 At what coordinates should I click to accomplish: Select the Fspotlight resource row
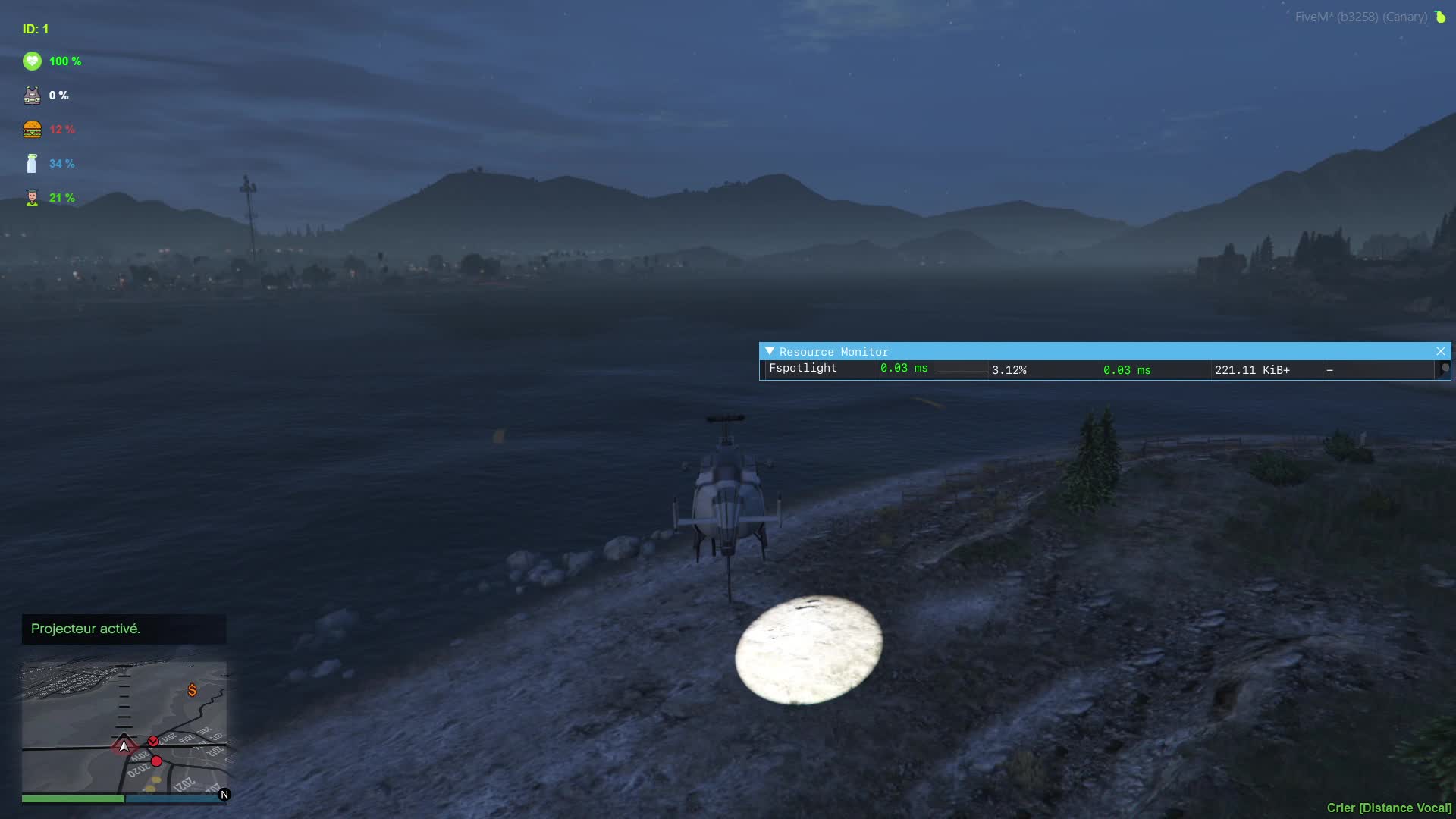[x=803, y=369]
